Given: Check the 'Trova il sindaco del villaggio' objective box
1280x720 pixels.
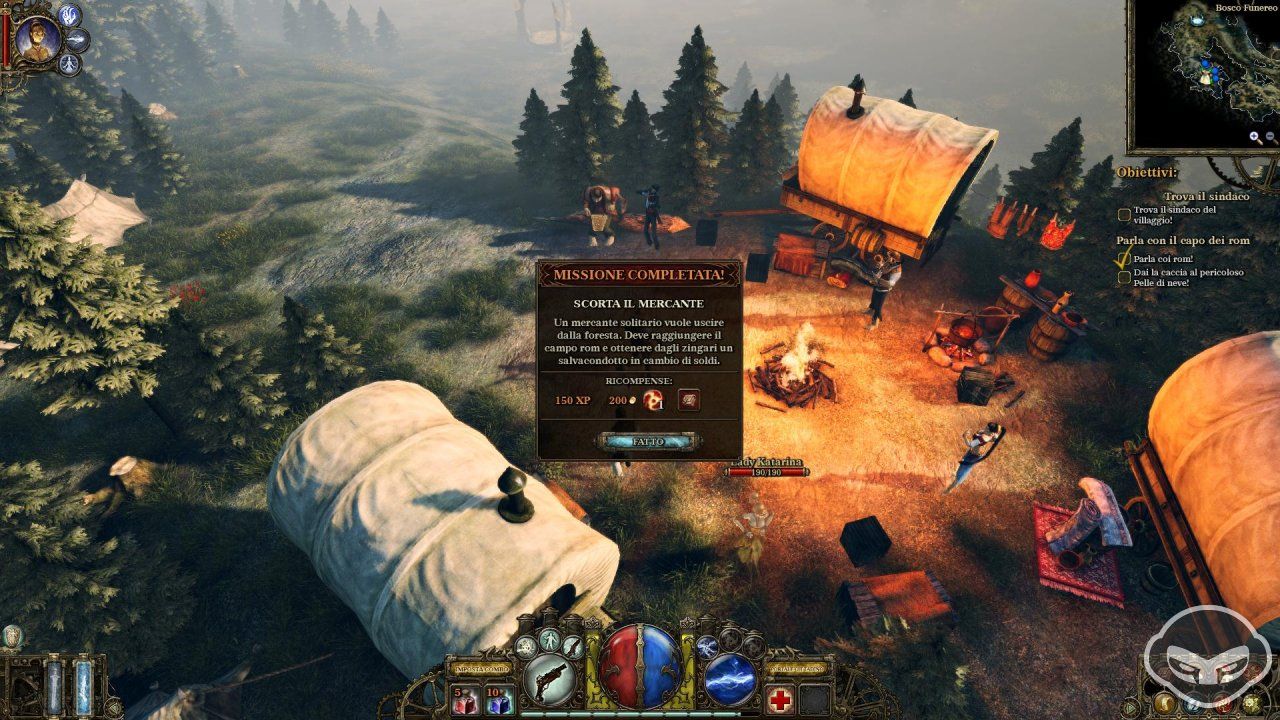Looking at the screenshot, I should pyautogui.click(x=1124, y=212).
